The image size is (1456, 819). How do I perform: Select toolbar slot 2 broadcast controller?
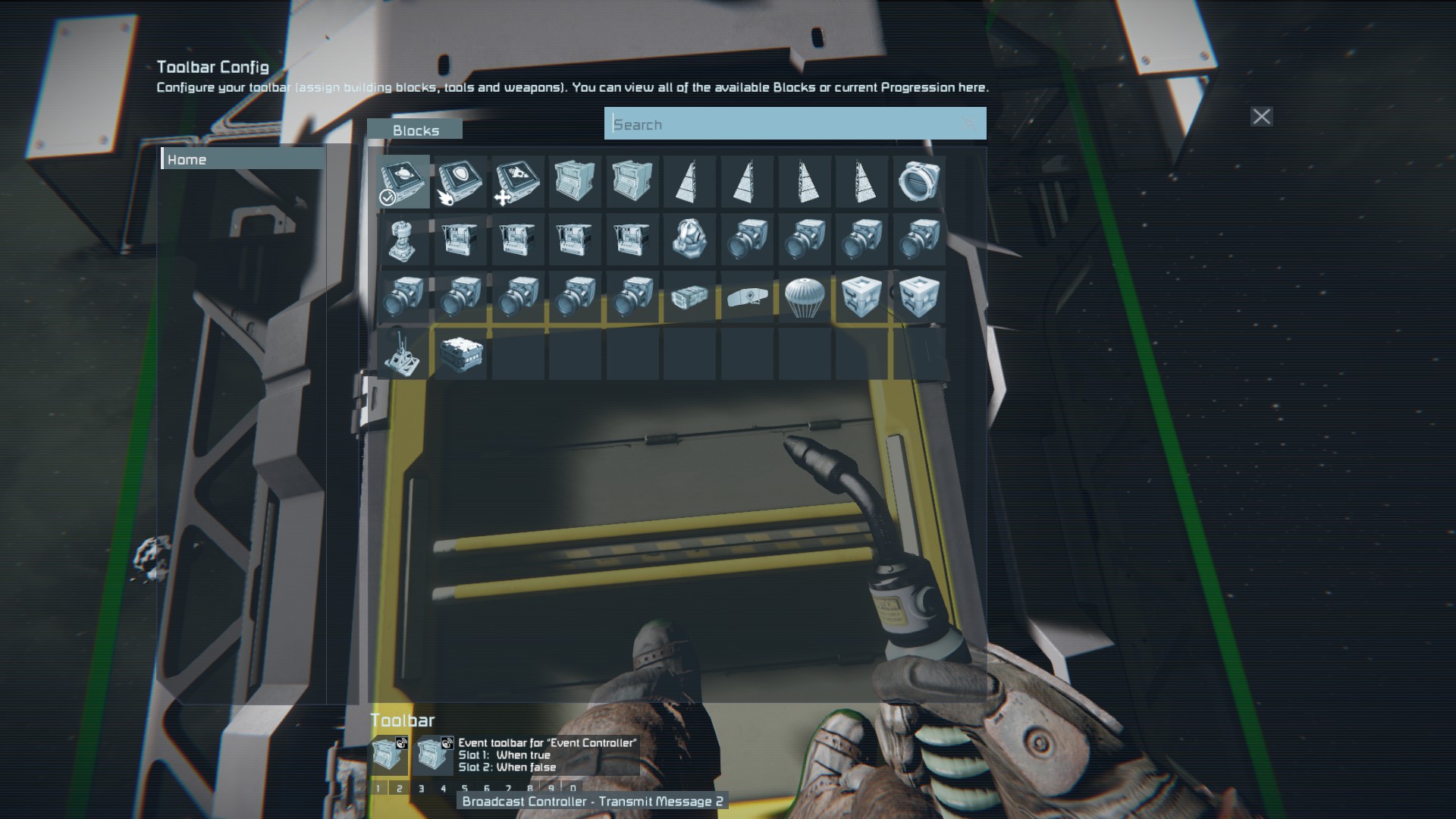coord(434,755)
